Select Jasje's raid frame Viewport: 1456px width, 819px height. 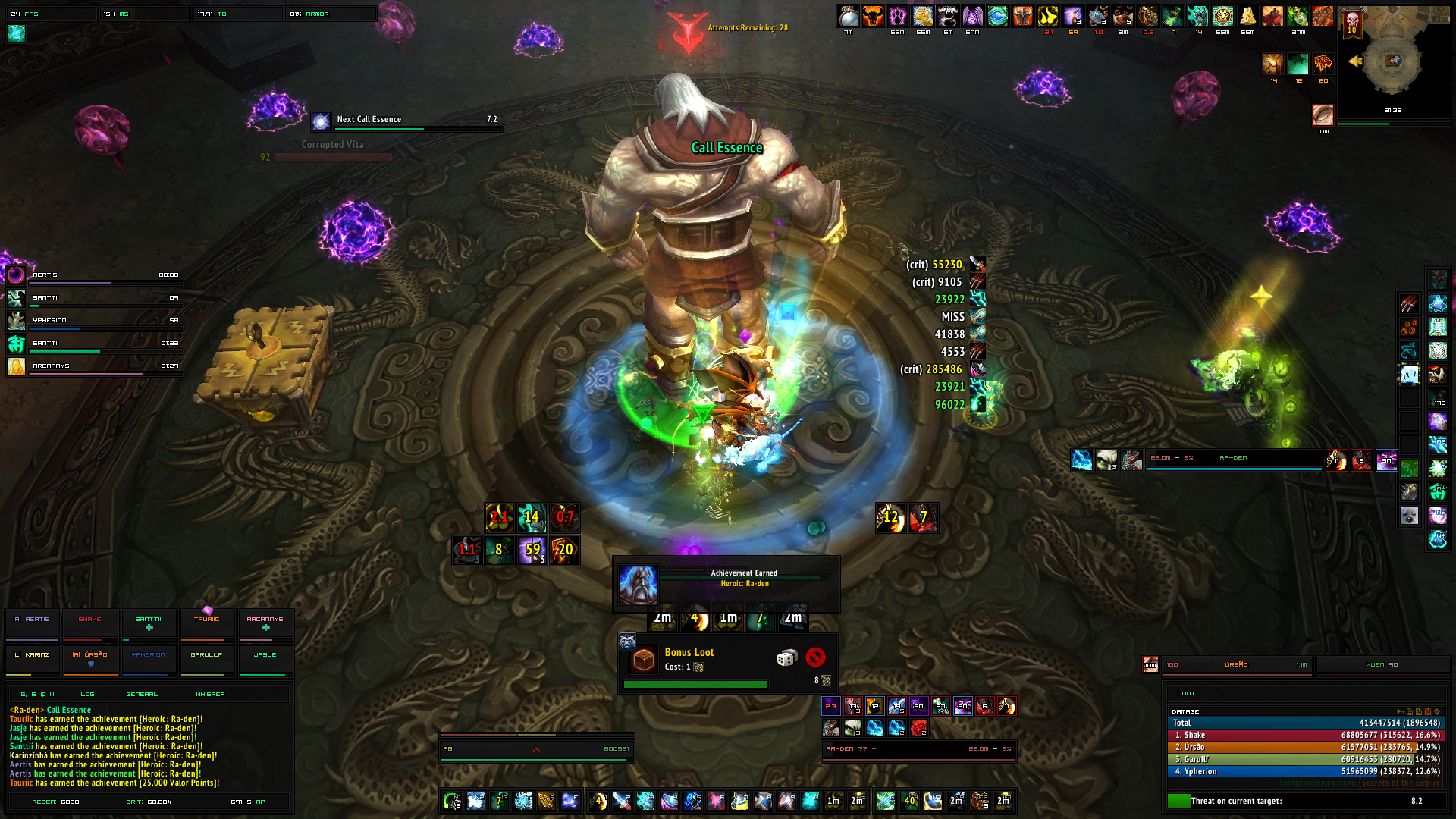coord(265,660)
